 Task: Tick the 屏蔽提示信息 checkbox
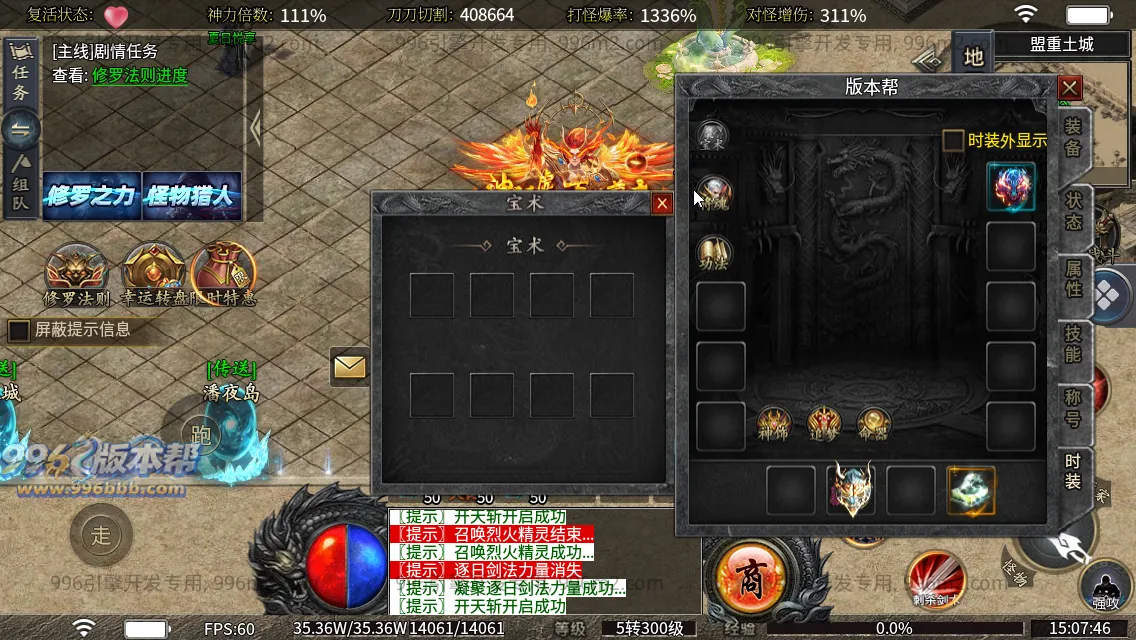point(19,330)
